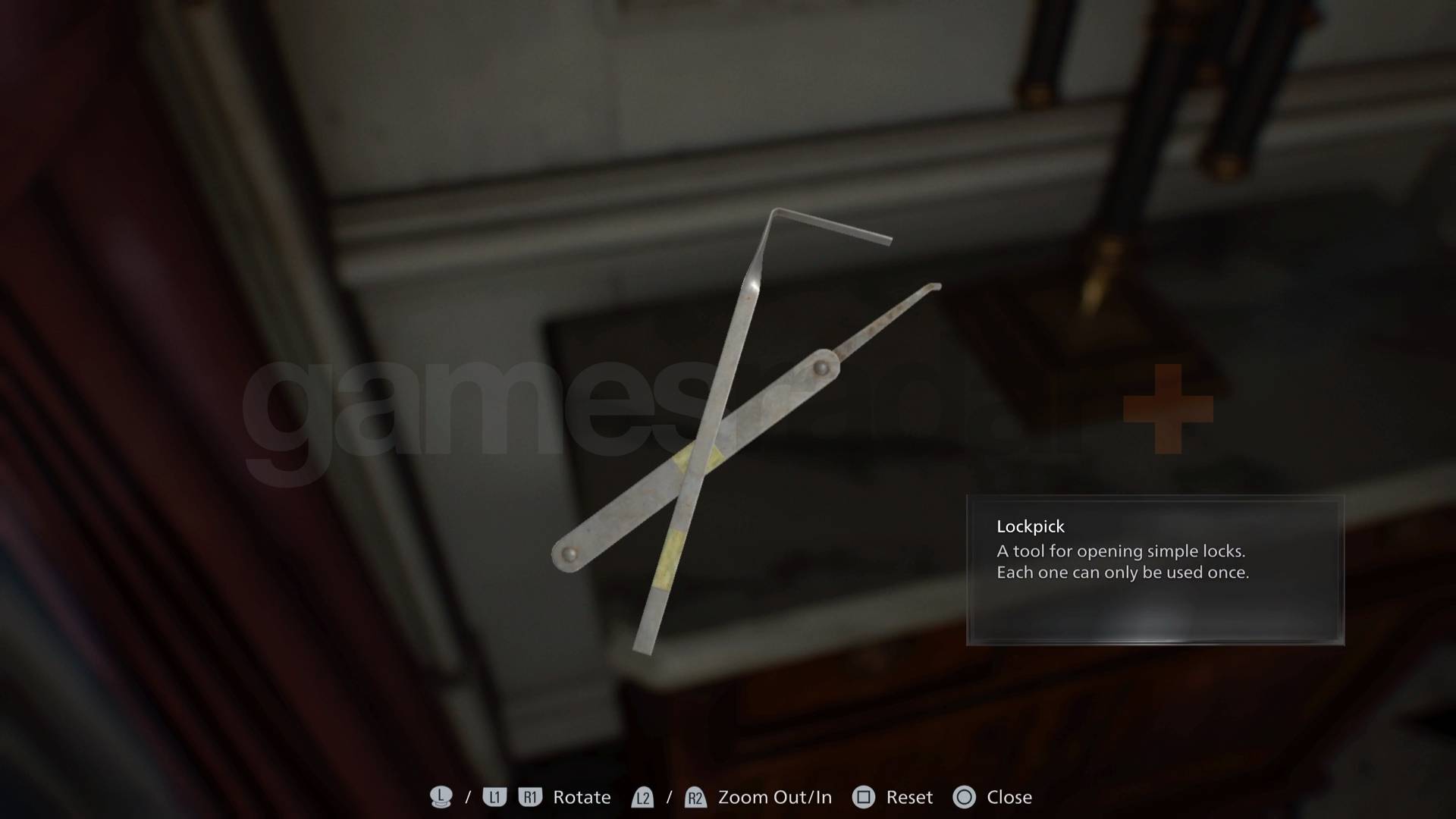
Task: Click the R1 button prompt icon
Action: coord(531,797)
